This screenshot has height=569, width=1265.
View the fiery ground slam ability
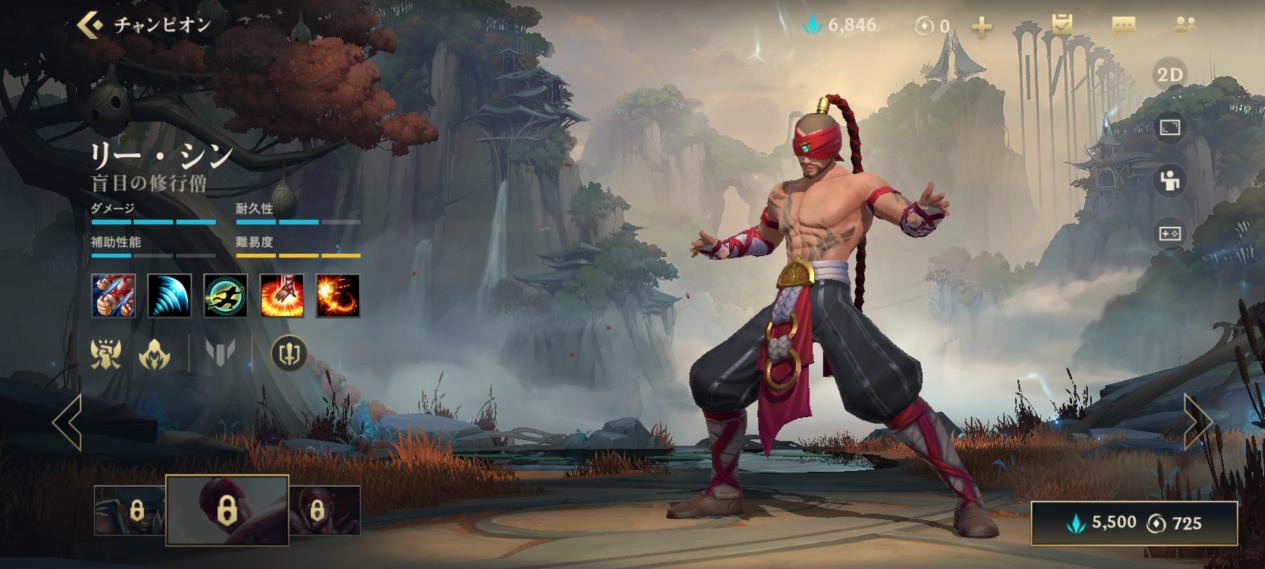[x=282, y=296]
